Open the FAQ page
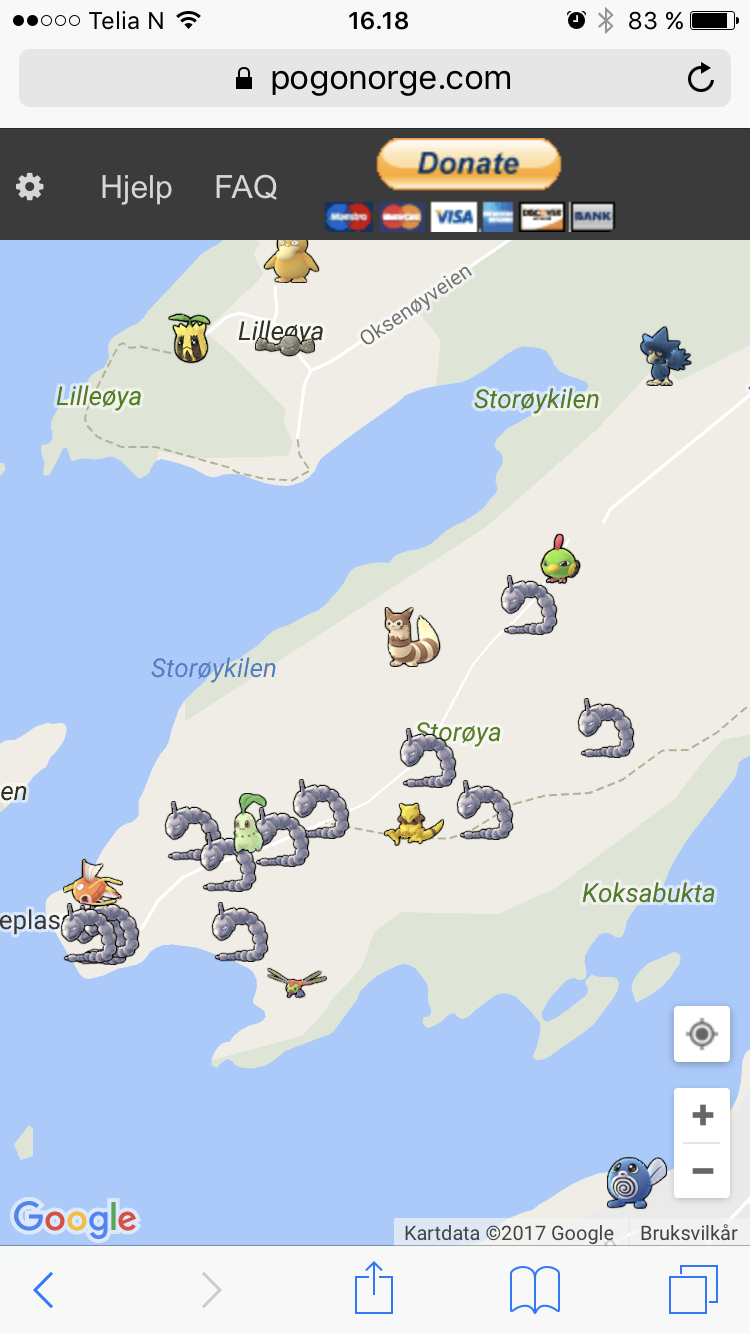The image size is (750, 1334). (246, 187)
